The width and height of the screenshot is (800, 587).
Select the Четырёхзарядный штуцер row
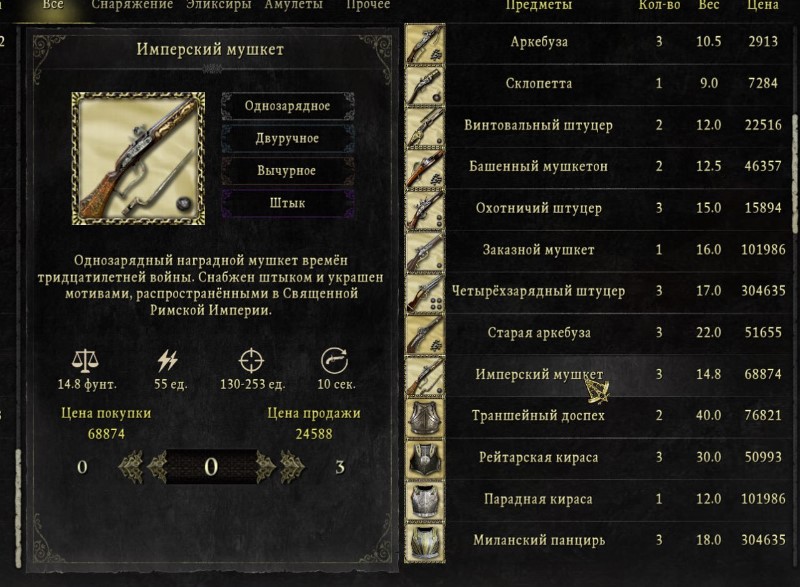[539, 292]
